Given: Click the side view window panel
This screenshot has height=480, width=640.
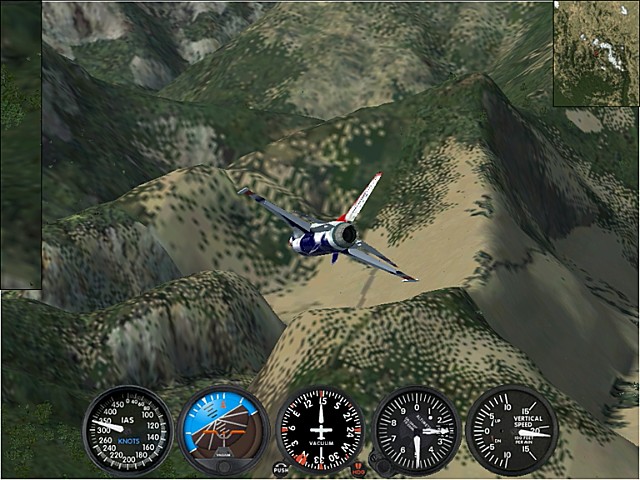Looking at the screenshot, I should tap(21, 145).
